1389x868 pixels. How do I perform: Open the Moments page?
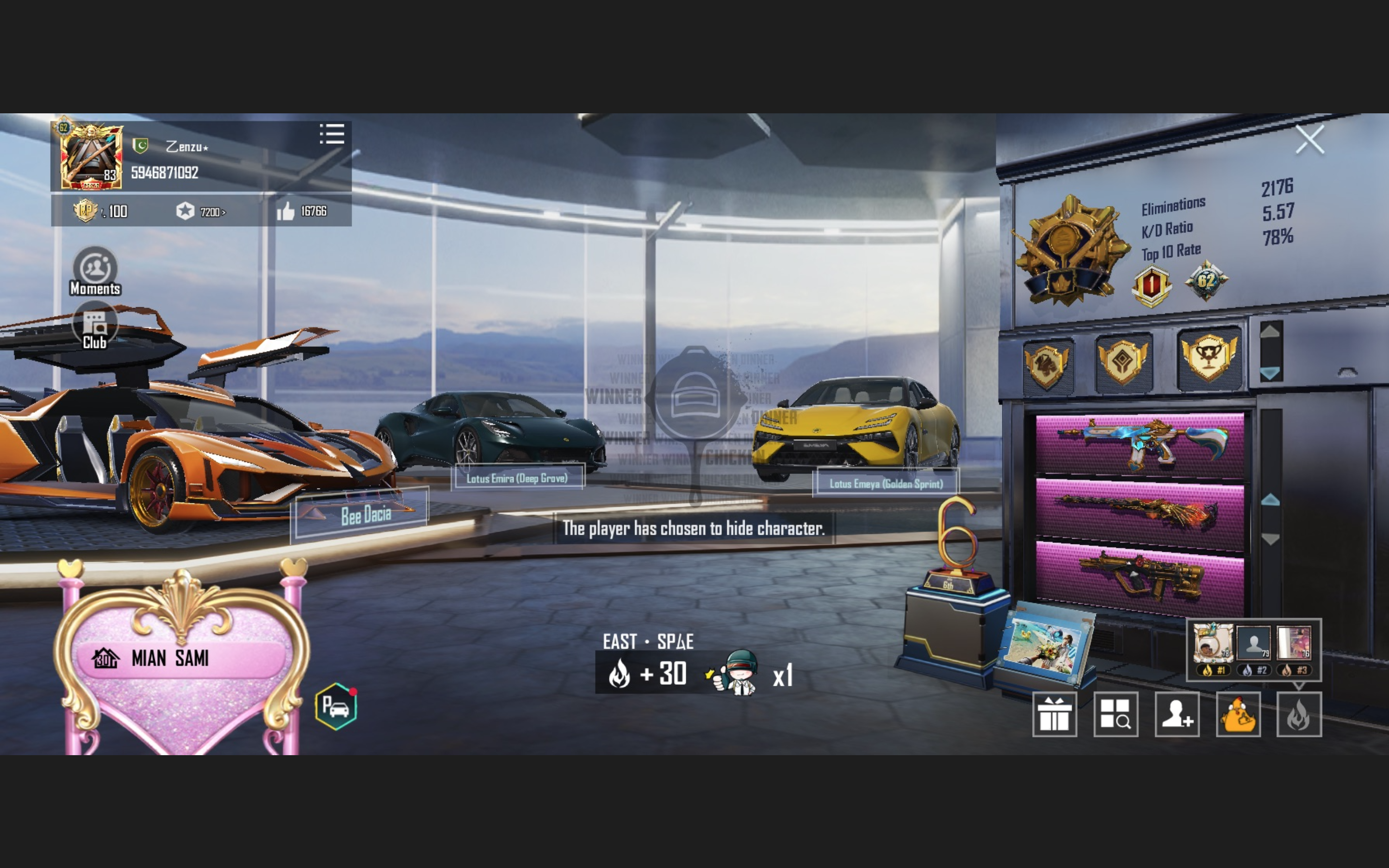pos(95,271)
